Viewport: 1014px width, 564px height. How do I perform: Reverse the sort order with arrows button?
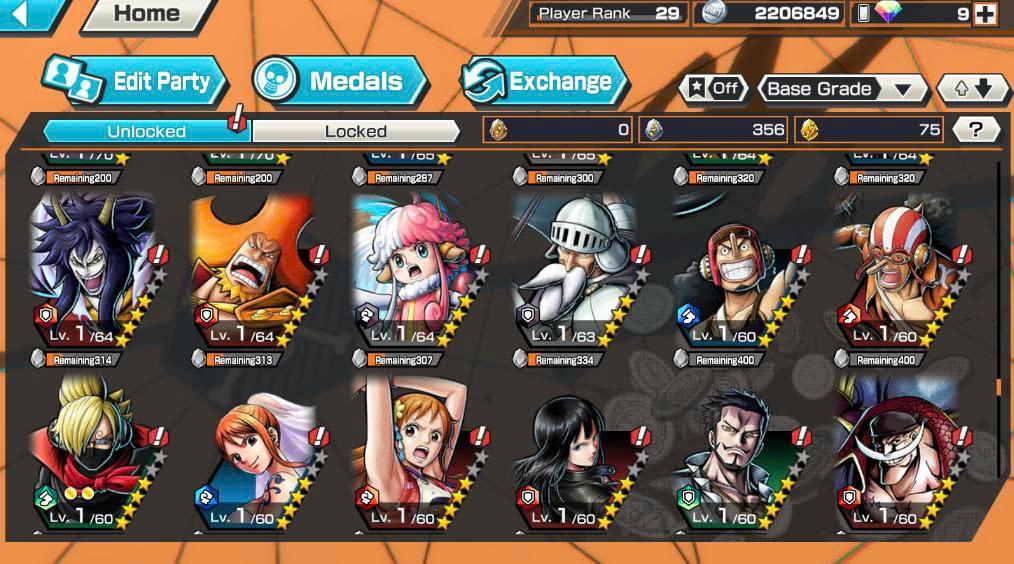(972, 89)
